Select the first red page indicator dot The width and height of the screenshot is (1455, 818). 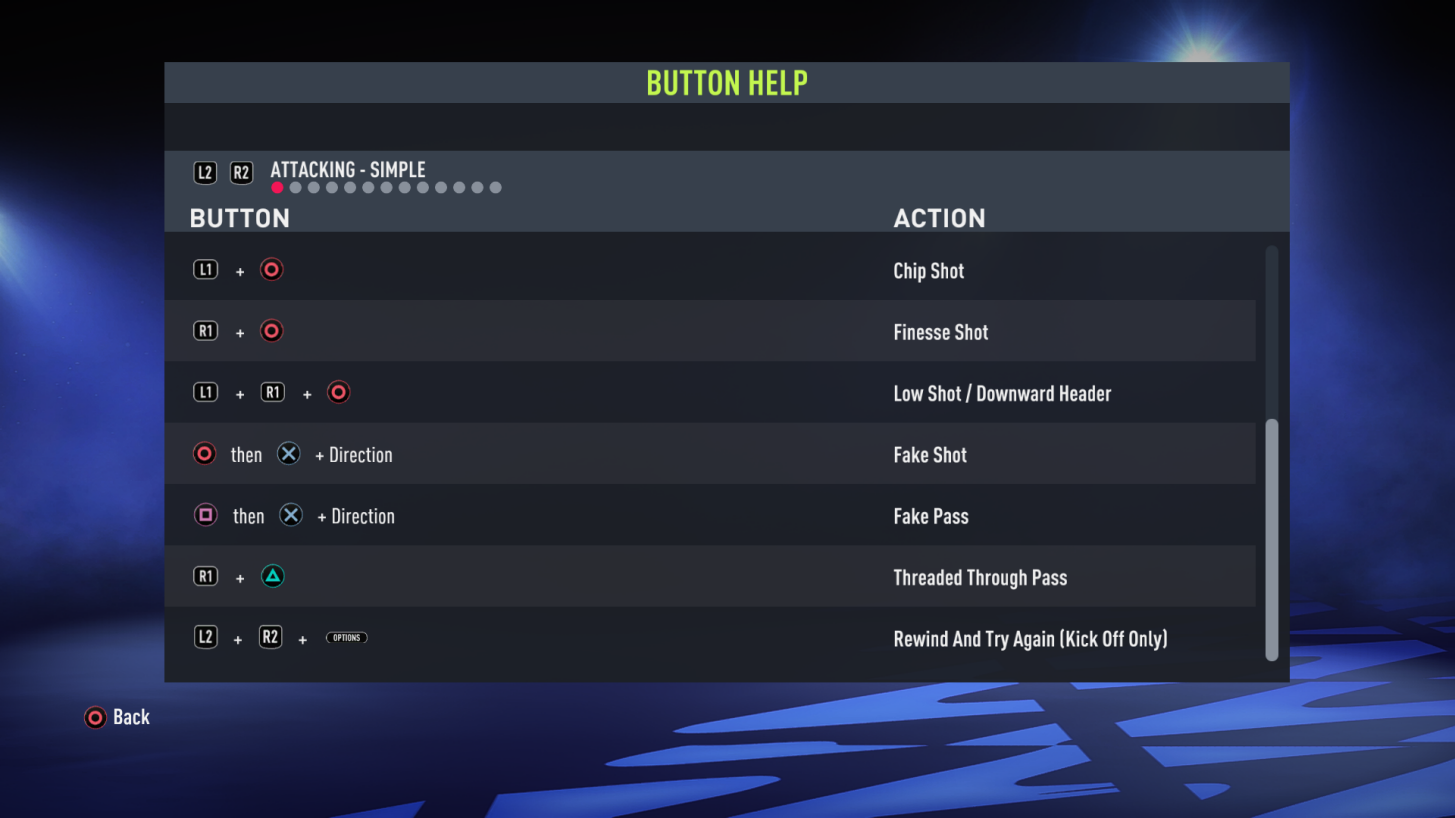[277, 187]
